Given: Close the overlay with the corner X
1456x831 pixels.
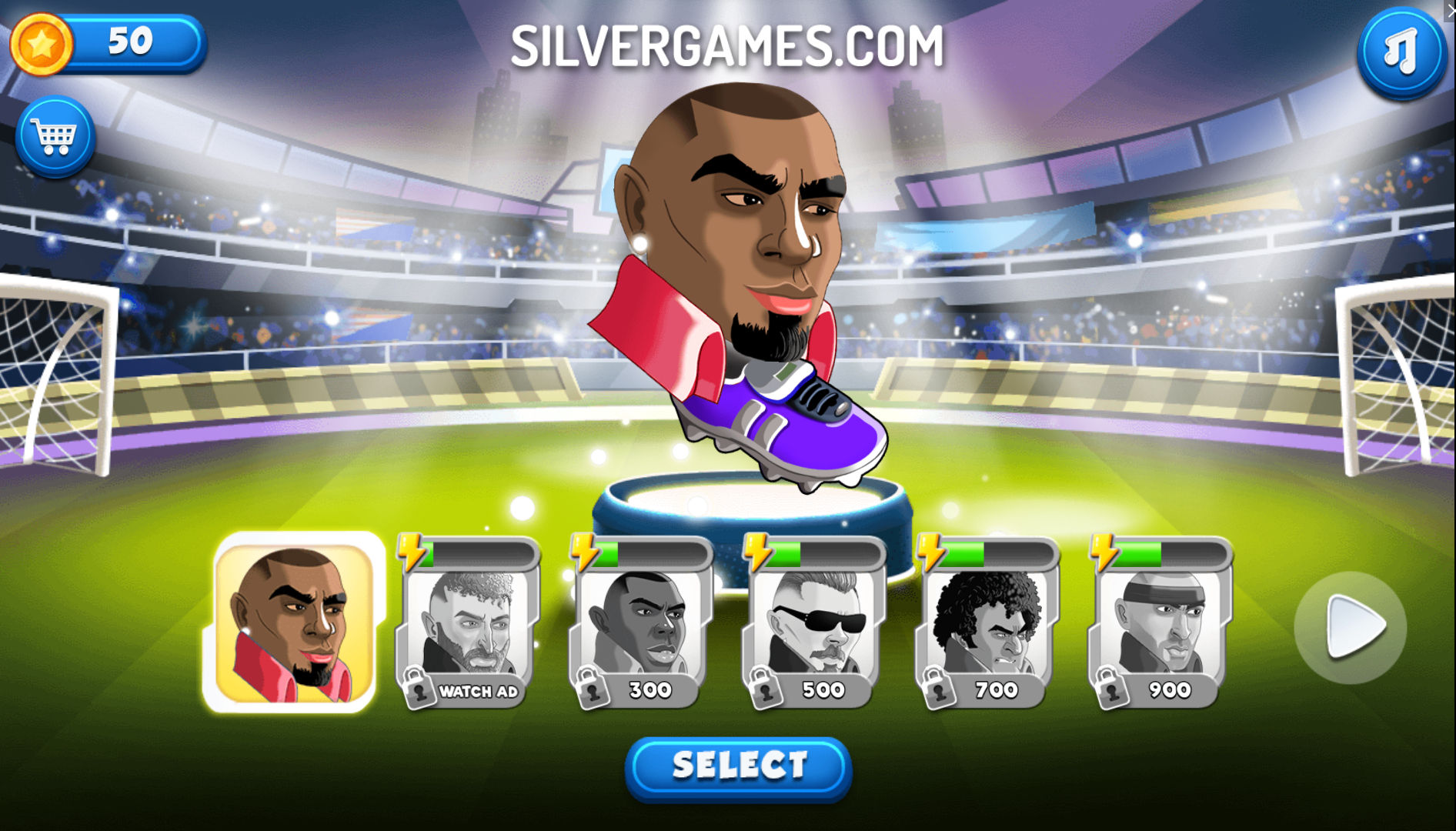Looking at the screenshot, I should coord(1450,8).
